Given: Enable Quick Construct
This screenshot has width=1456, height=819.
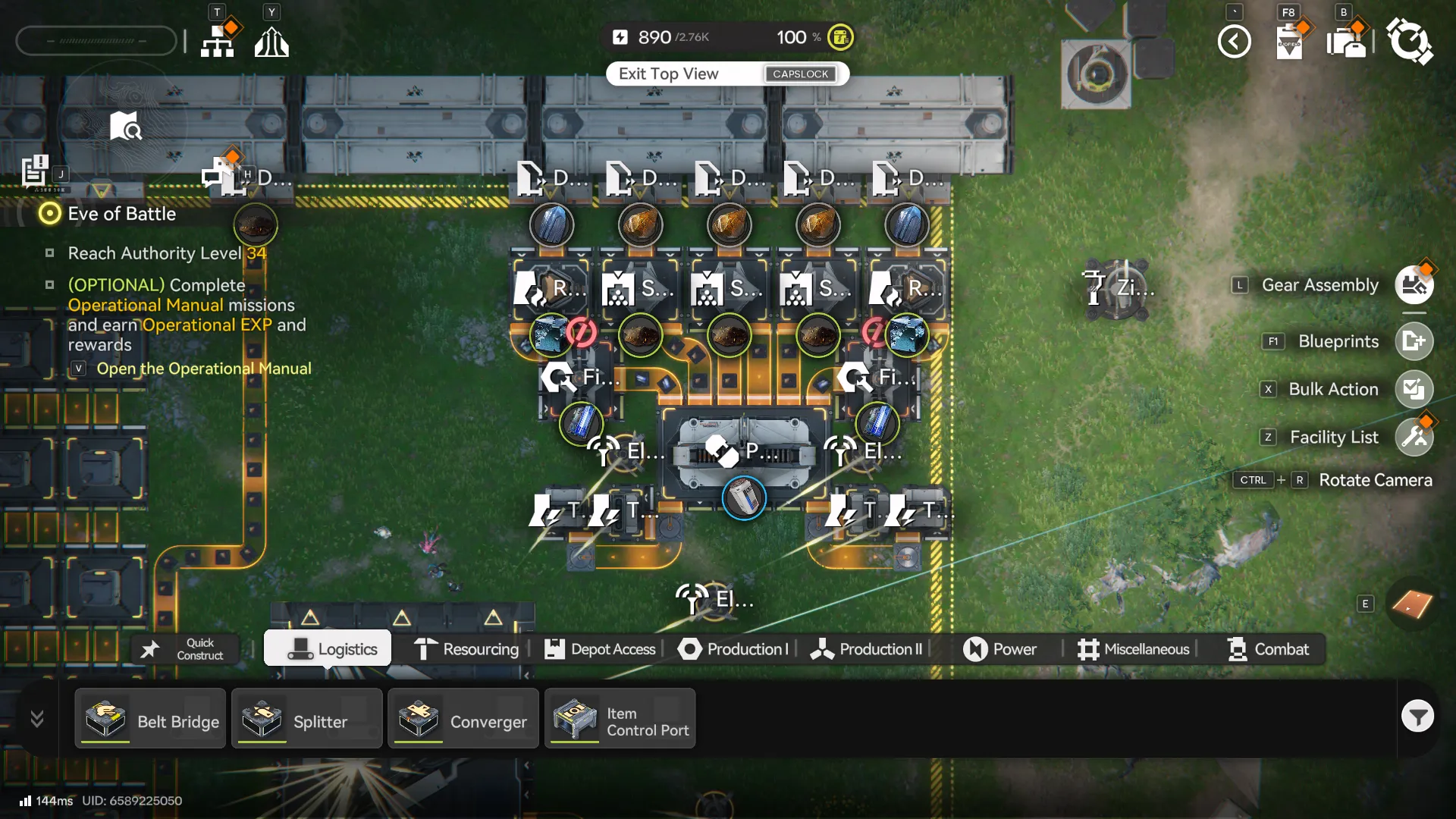Looking at the screenshot, I should [184, 648].
